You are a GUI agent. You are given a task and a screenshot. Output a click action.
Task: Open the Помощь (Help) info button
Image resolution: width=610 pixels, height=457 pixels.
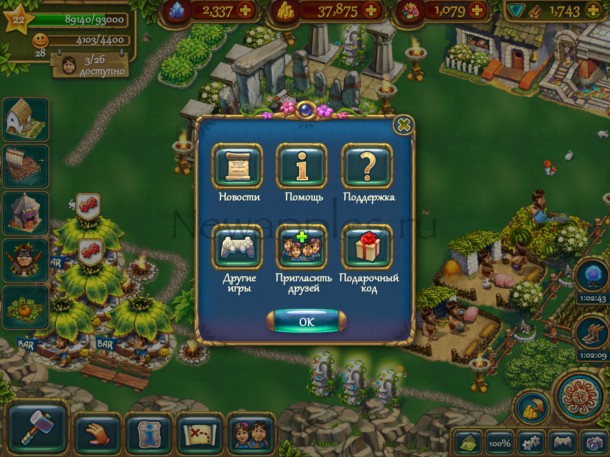(301, 166)
